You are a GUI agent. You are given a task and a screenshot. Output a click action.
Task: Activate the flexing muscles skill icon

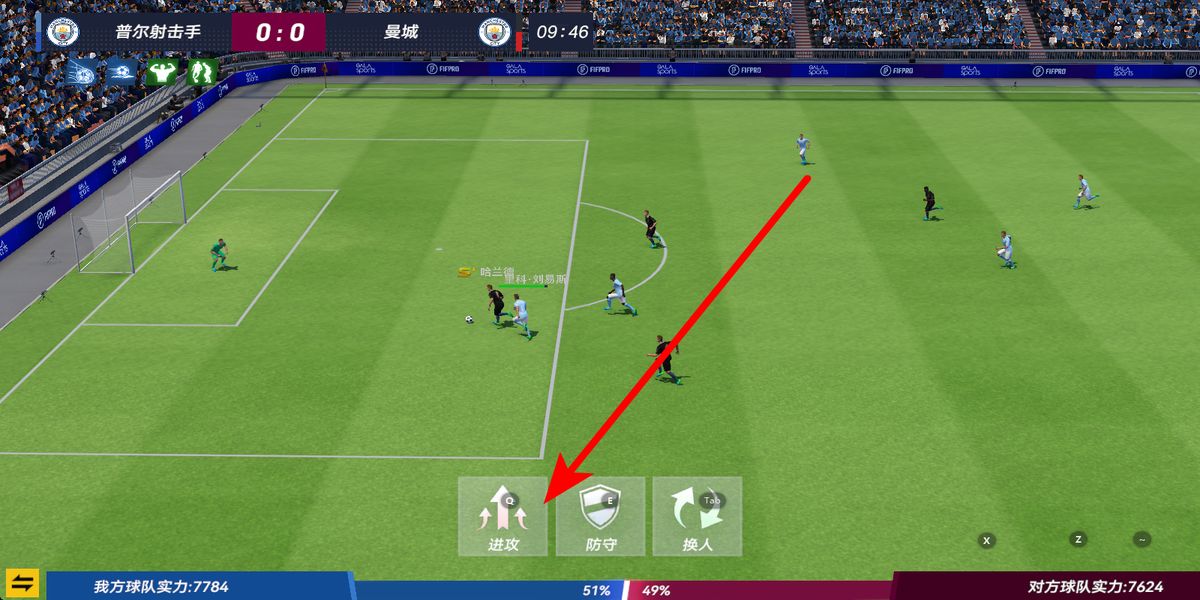coord(161,72)
